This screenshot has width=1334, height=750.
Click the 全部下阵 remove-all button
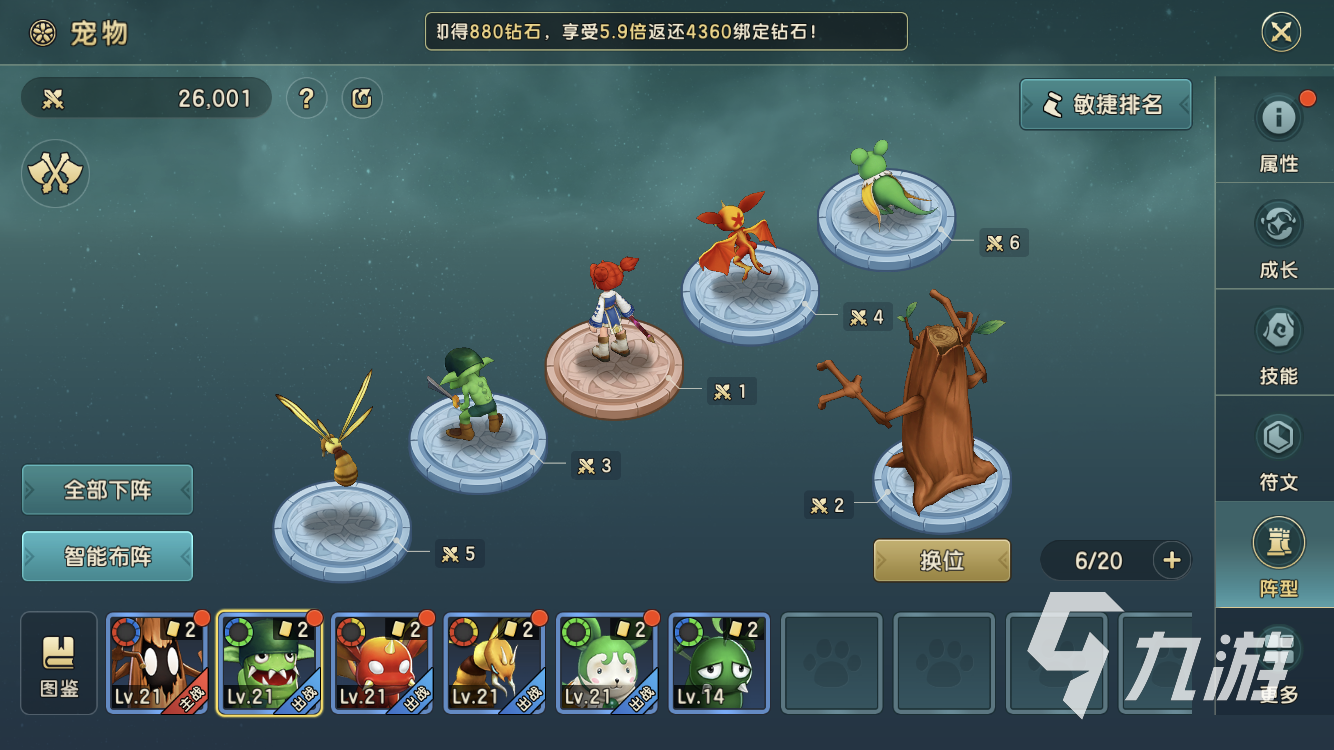[x=107, y=490]
